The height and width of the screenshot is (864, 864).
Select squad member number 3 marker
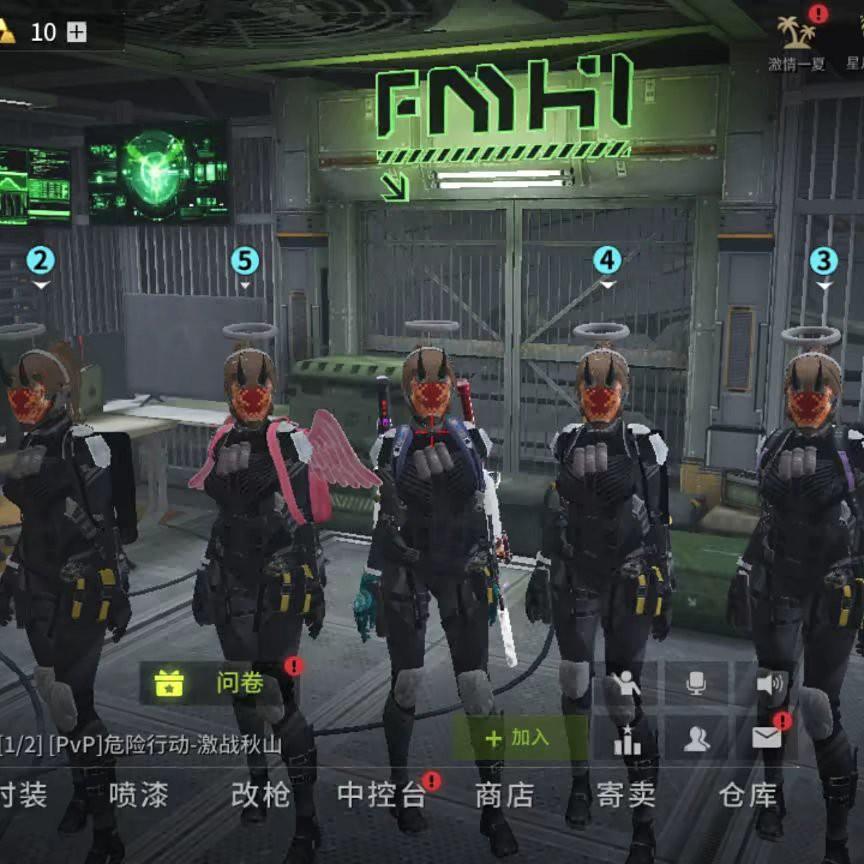coord(823,262)
